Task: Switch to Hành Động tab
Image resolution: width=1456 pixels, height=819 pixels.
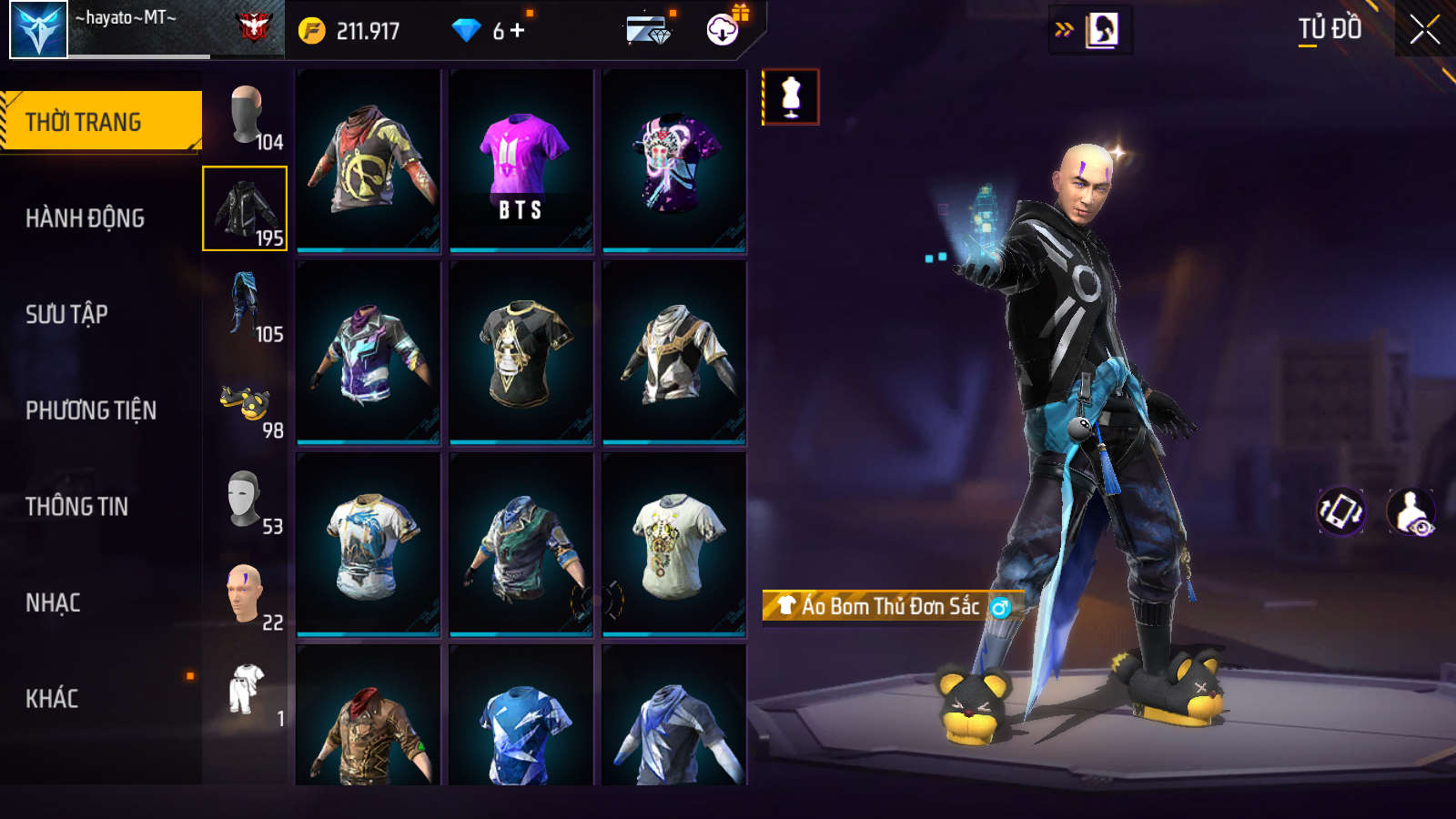Action: 85,218
